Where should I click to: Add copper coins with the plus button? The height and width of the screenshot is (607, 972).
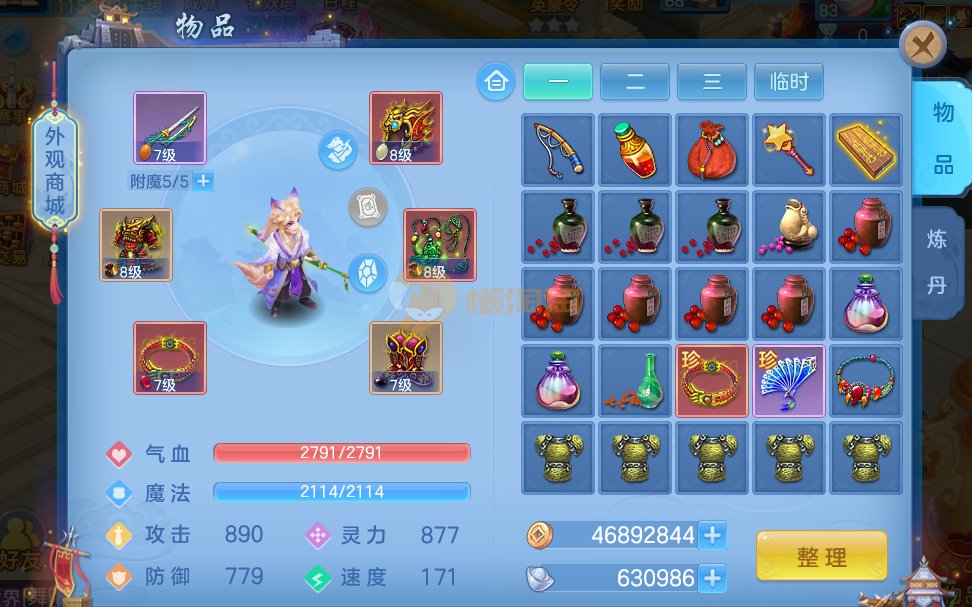point(712,535)
